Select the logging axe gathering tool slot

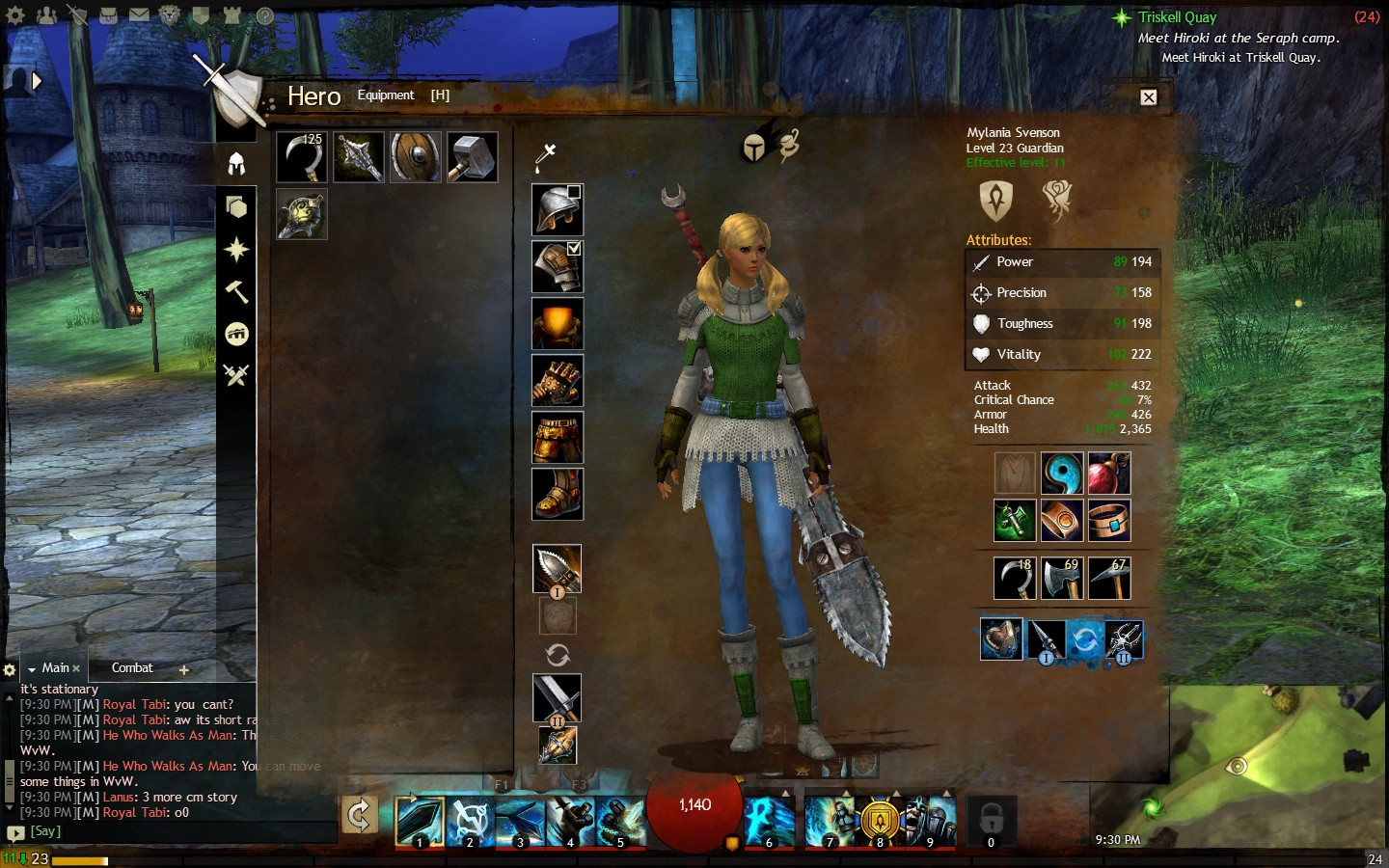click(1061, 579)
